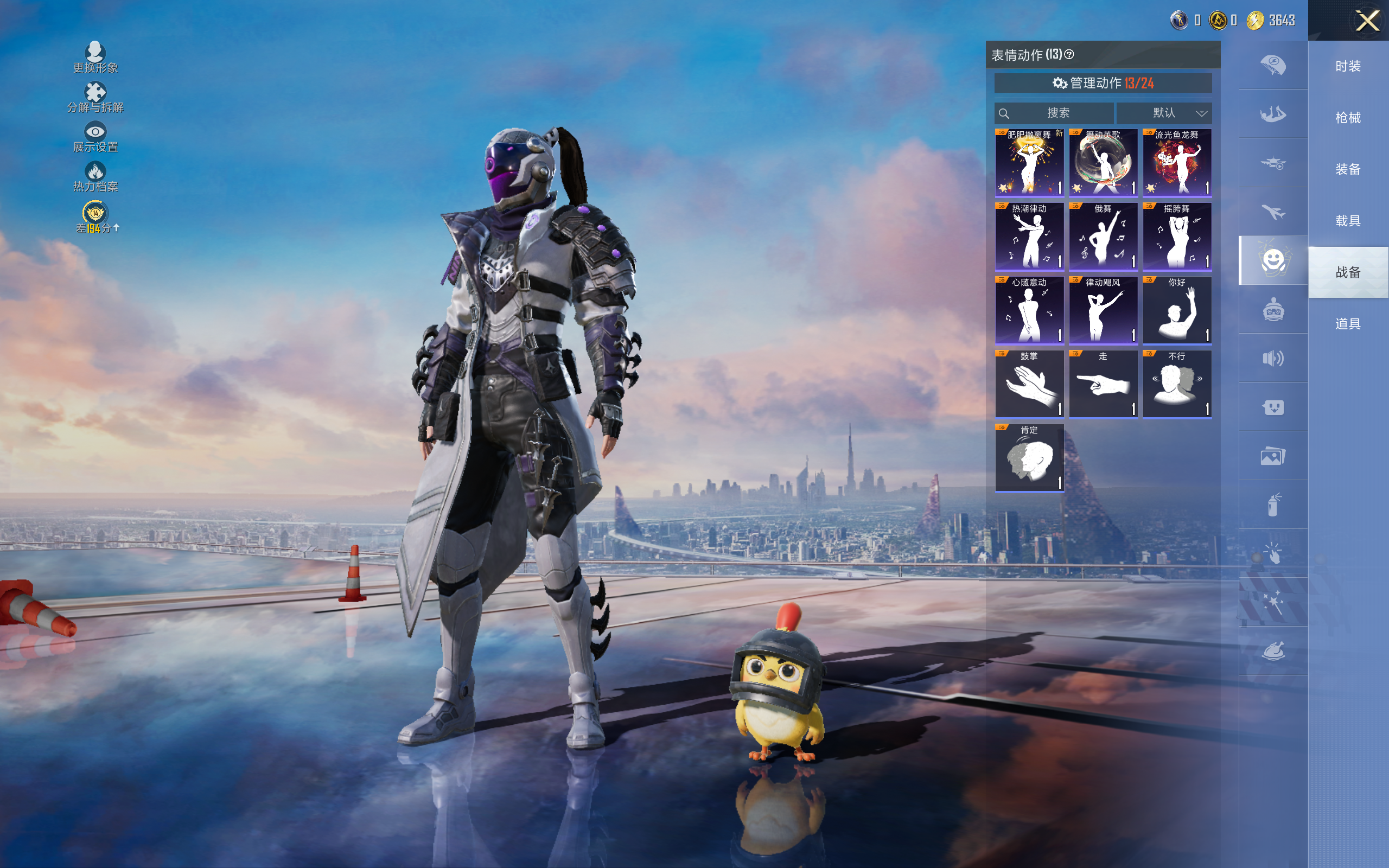
Task: Select the 装备 tab
Action: click(x=1348, y=169)
